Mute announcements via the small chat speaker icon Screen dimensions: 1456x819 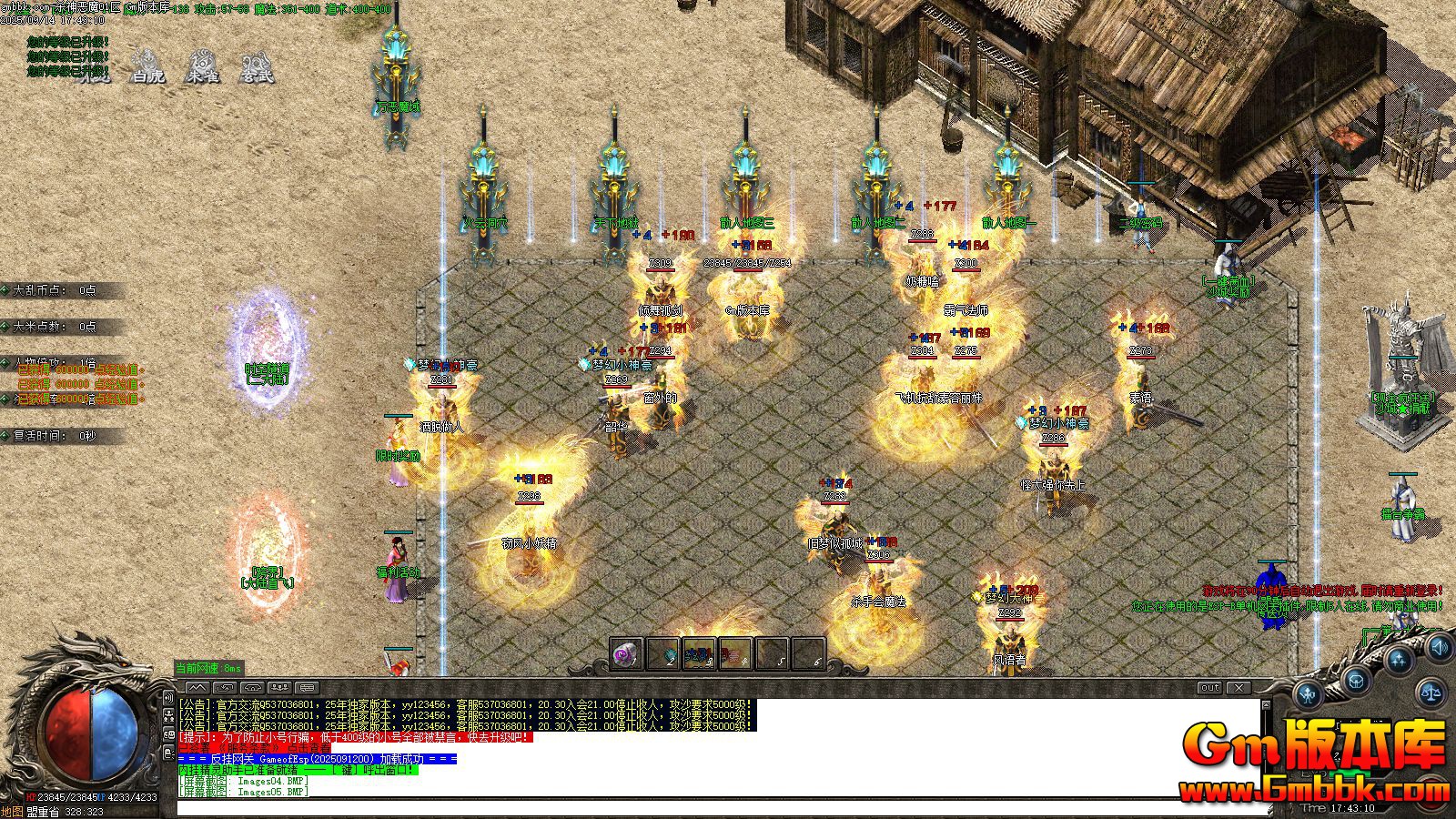click(x=169, y=699)
